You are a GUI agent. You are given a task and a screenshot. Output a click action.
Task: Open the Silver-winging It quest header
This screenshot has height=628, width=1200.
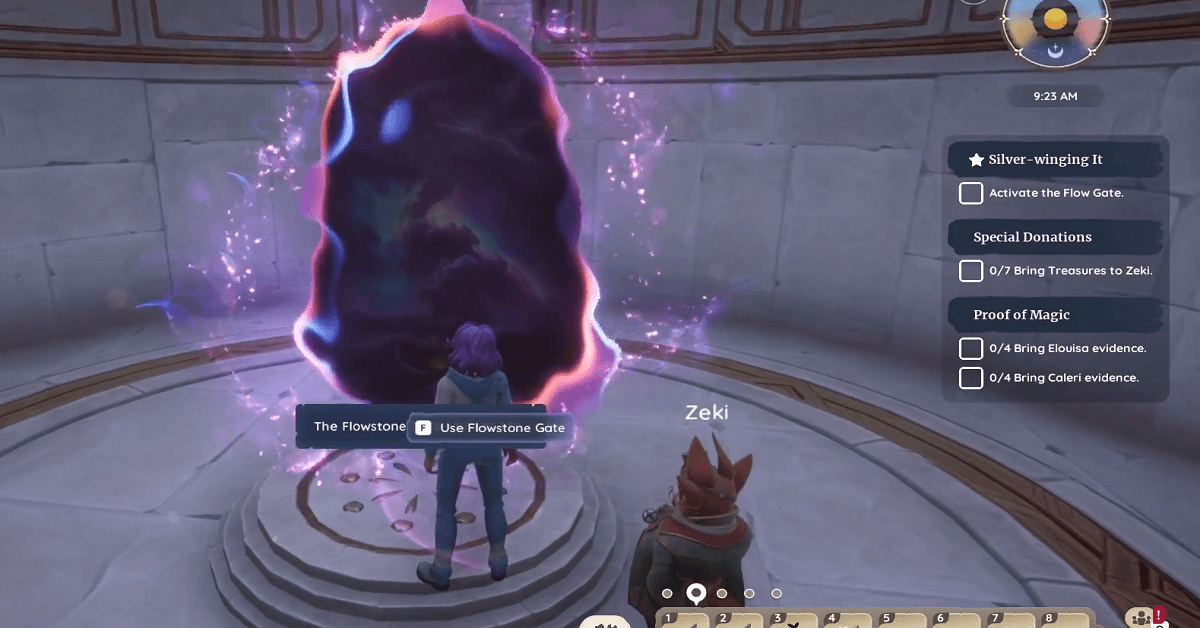coord(1045,160)
